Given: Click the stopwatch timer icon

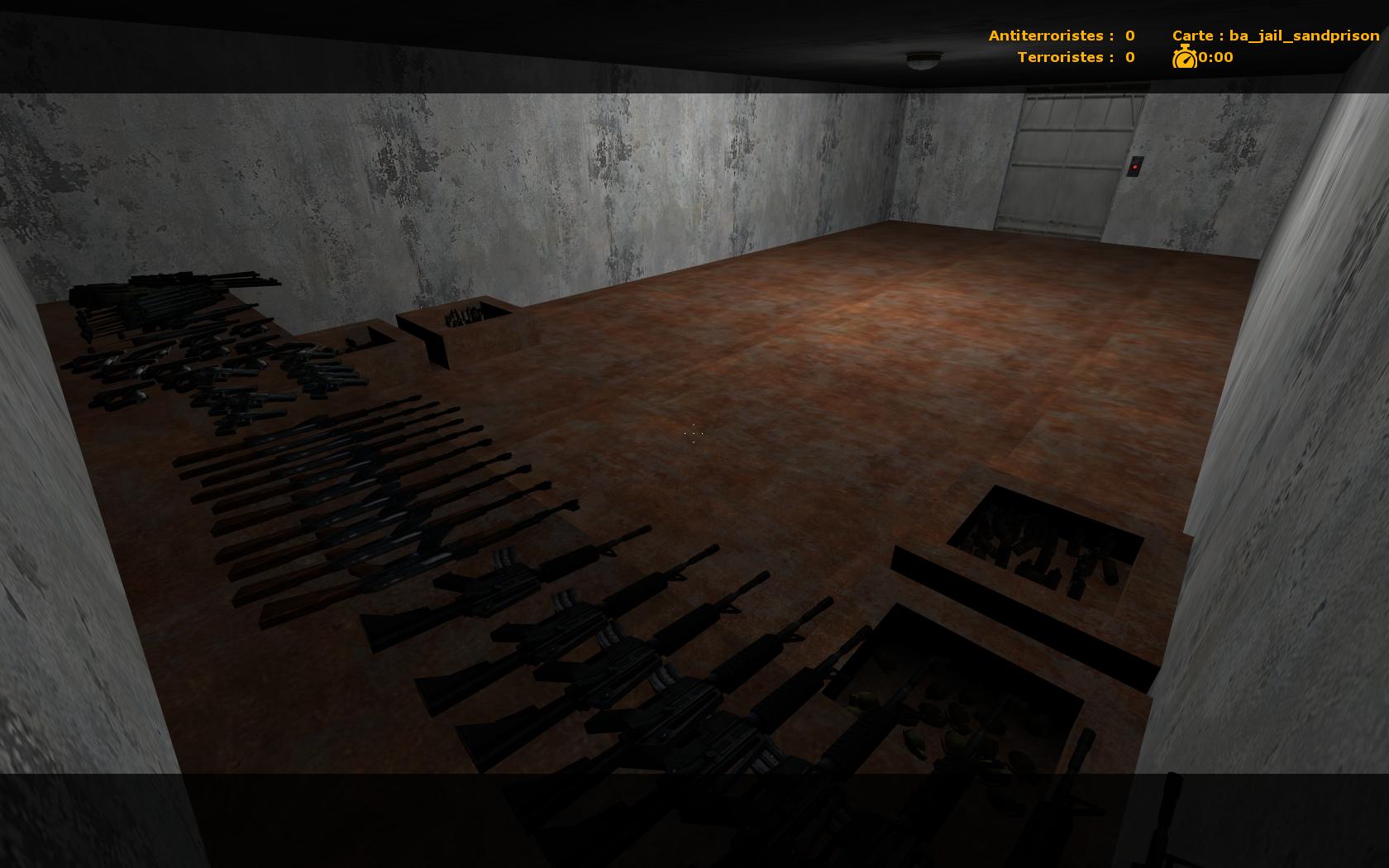Looking at the screenshot, I should pos(1186,58).
